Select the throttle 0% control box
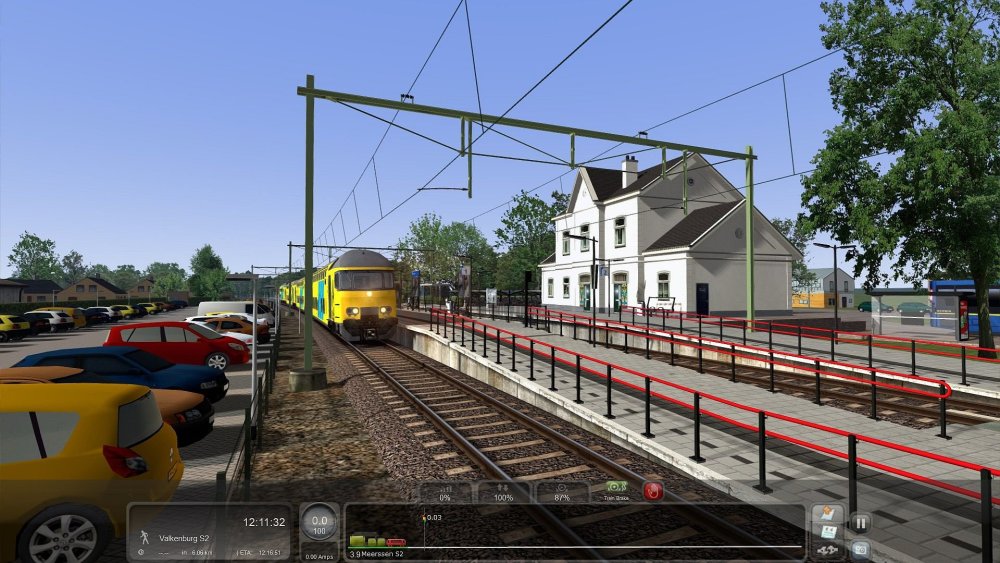1000x563 pixels. (445, 492)
